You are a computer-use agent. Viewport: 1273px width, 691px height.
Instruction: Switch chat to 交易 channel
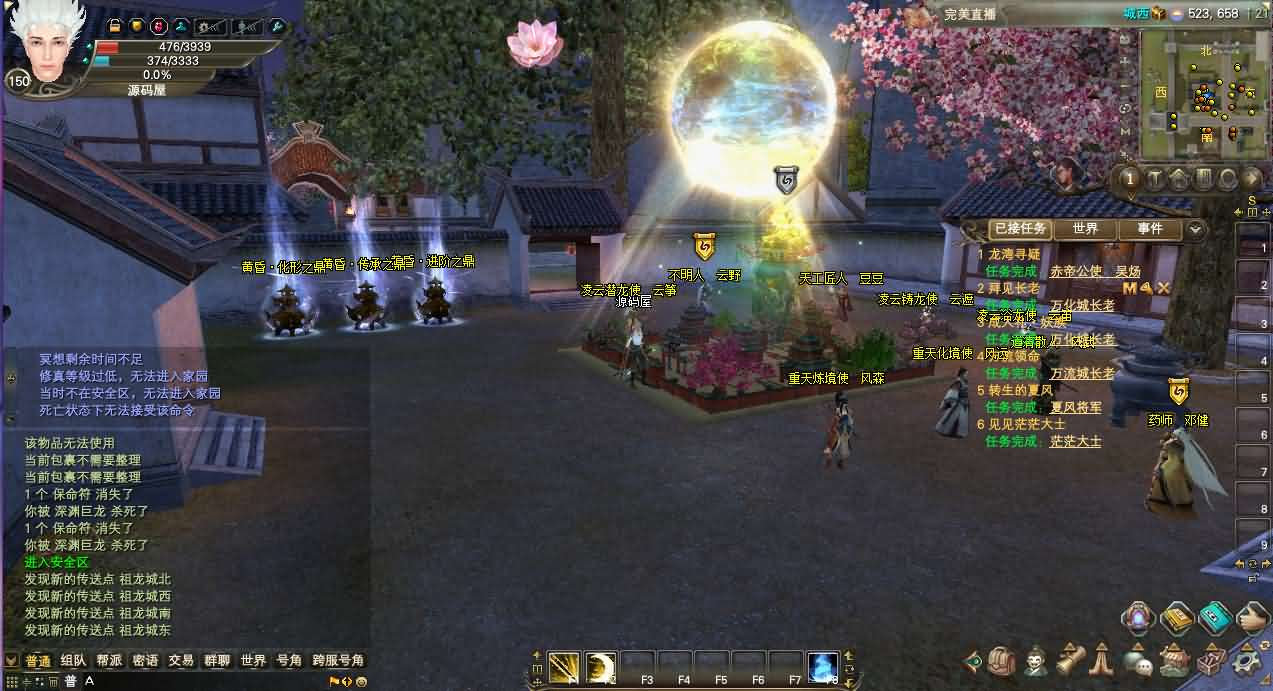(x=181, y=660)
